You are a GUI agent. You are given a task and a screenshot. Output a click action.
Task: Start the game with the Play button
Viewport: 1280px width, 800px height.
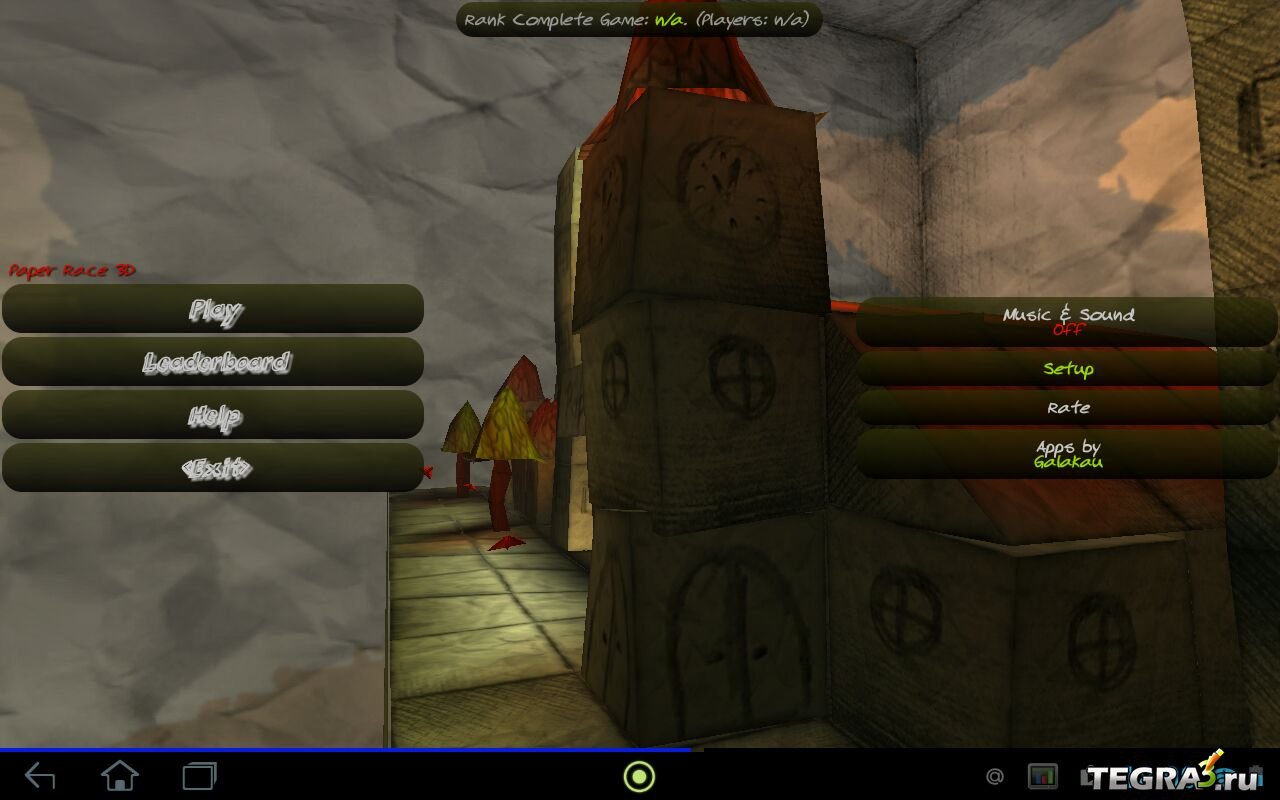pos(213,309)
